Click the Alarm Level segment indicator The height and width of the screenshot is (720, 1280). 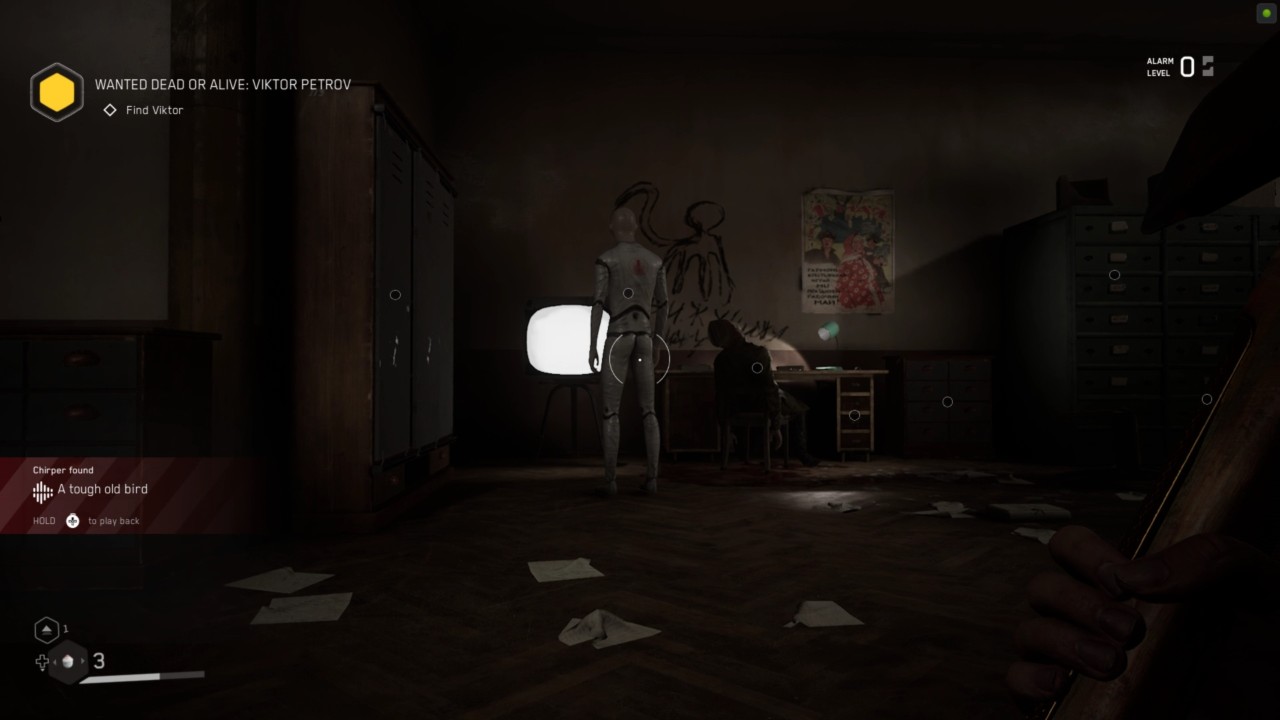1206,65
